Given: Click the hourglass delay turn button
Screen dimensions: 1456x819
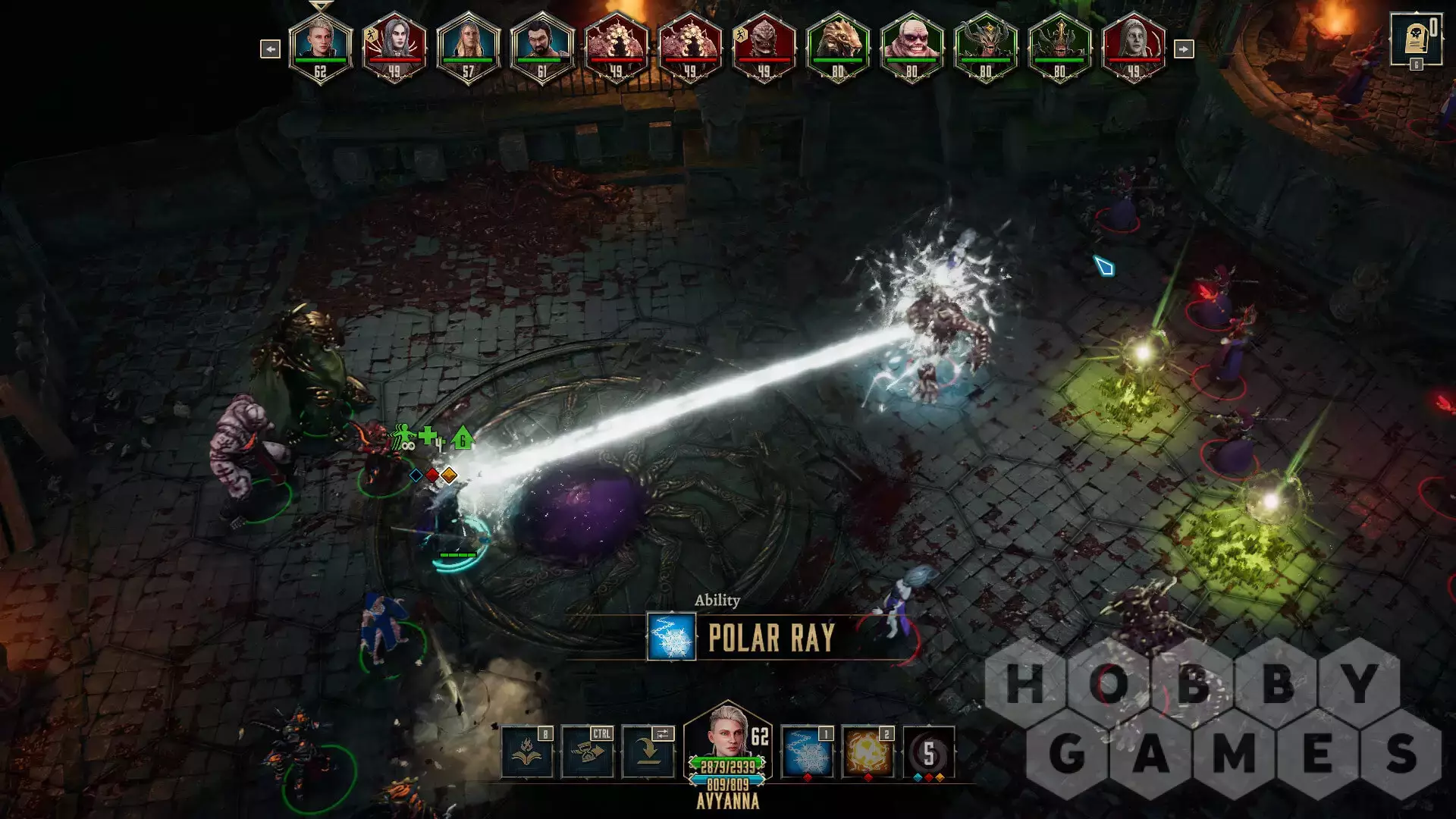Looking at the screenshot, I should 588,752.
